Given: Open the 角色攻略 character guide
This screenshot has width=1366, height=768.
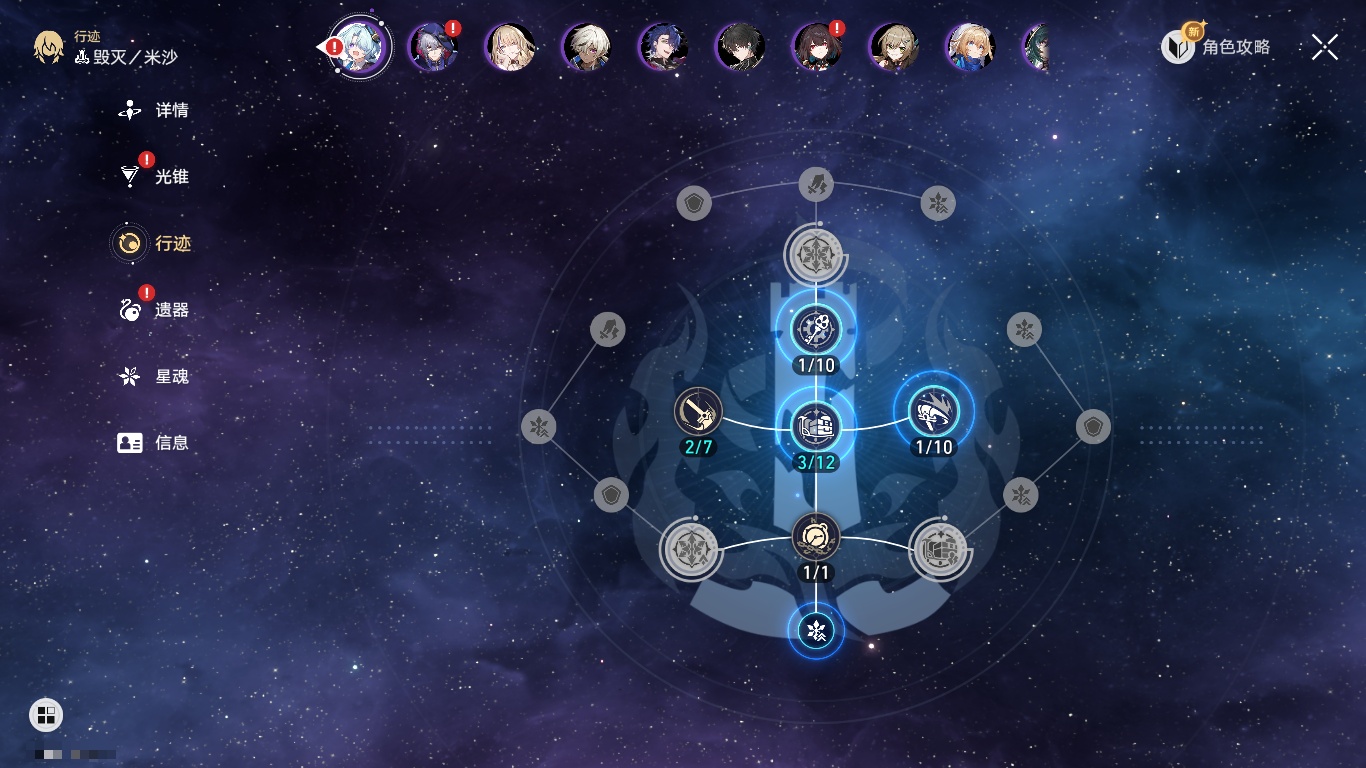Looking at the screenshot, I should tap(1217, 47).
